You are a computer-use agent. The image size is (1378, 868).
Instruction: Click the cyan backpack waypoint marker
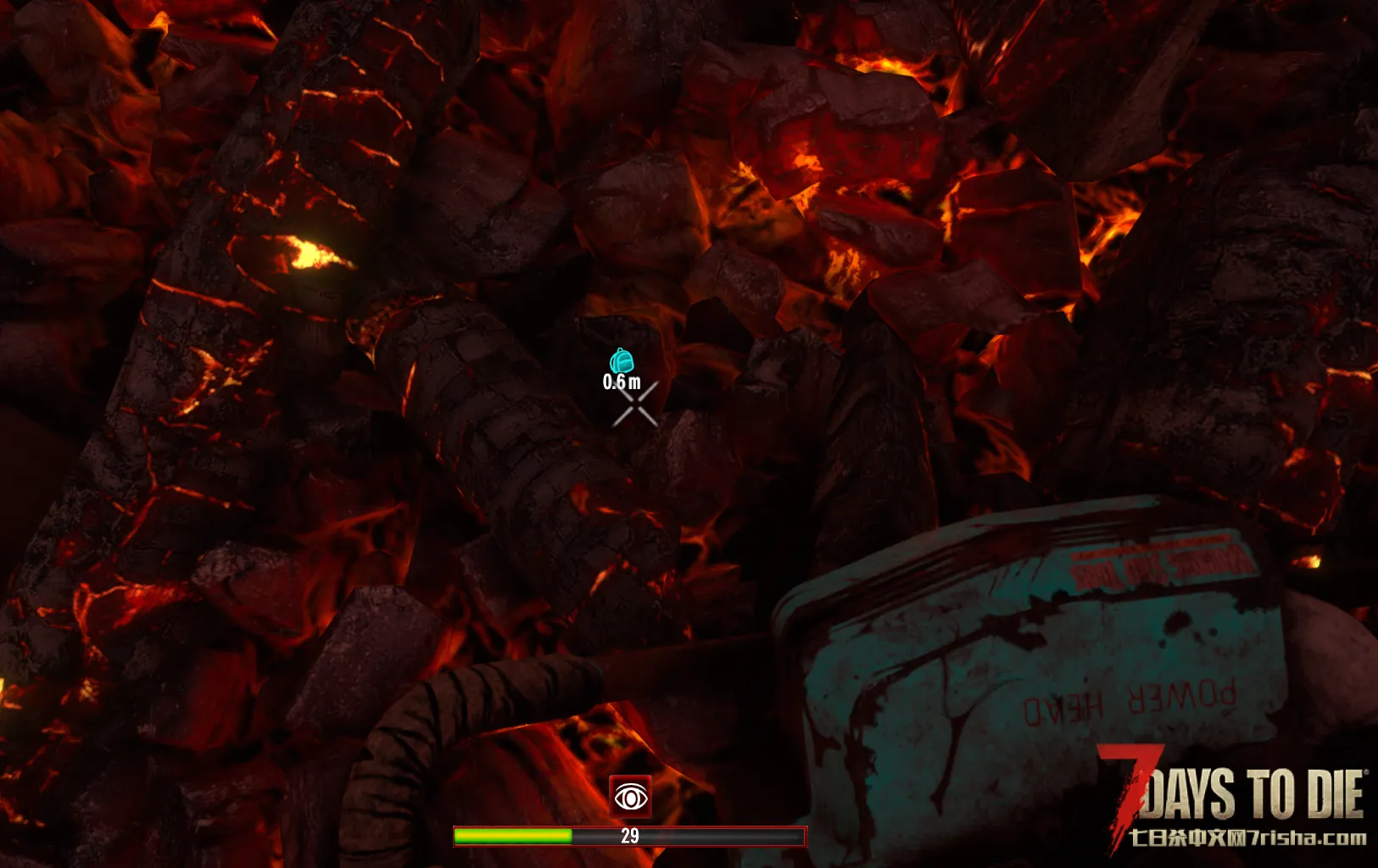622,361
